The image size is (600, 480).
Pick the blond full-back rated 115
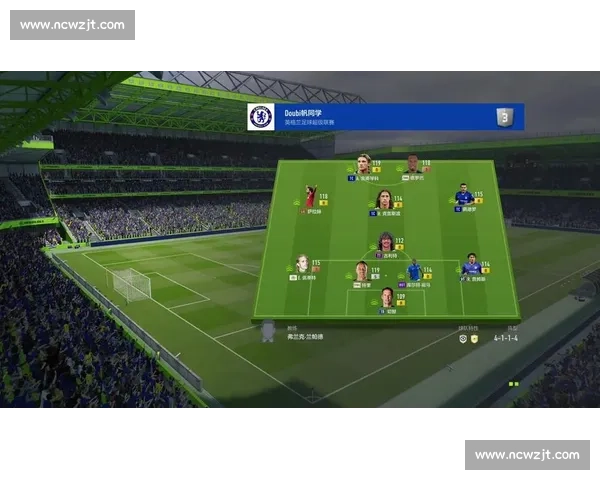302,265
